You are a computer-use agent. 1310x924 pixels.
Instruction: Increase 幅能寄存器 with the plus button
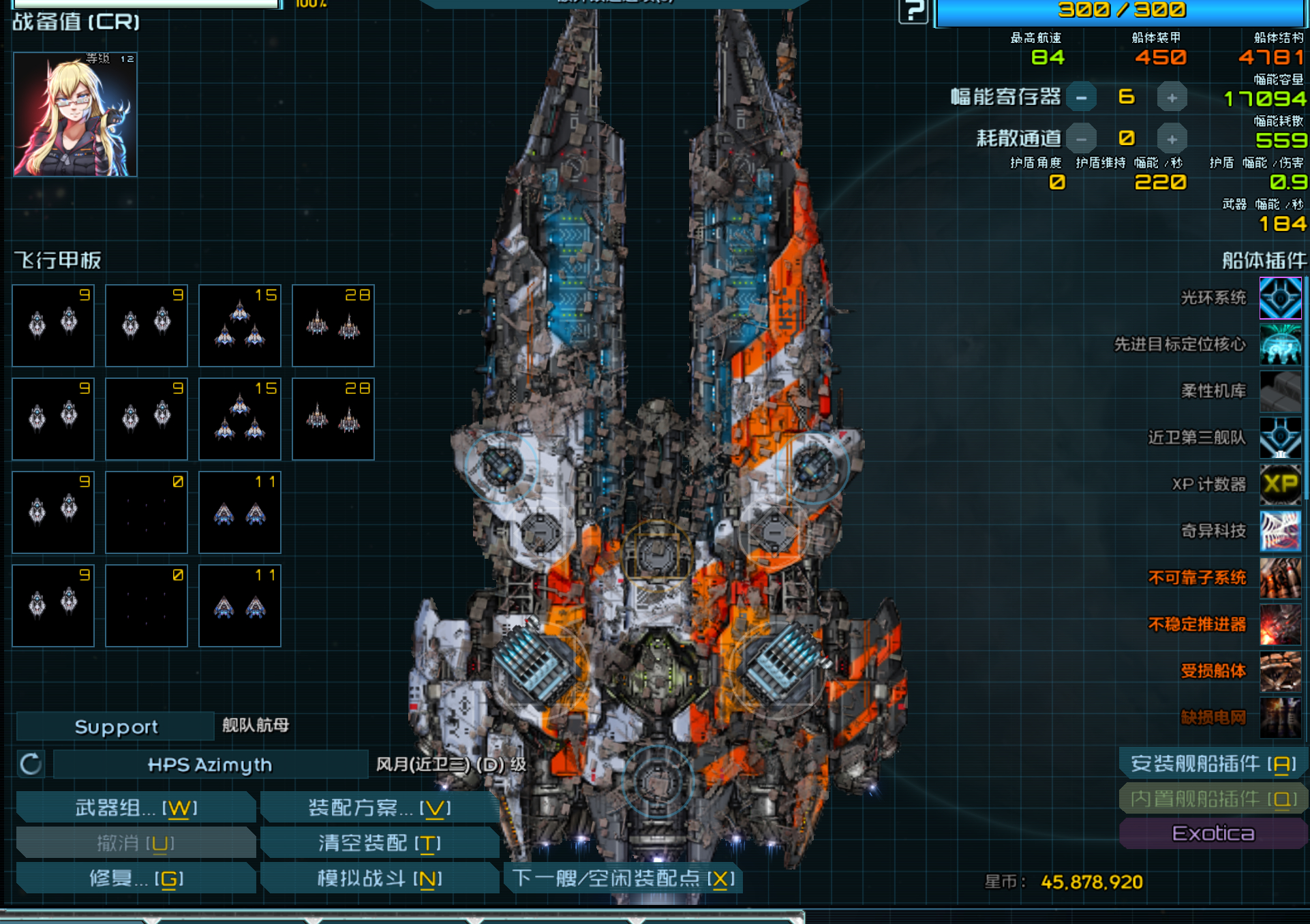(x=1171, y=97)
